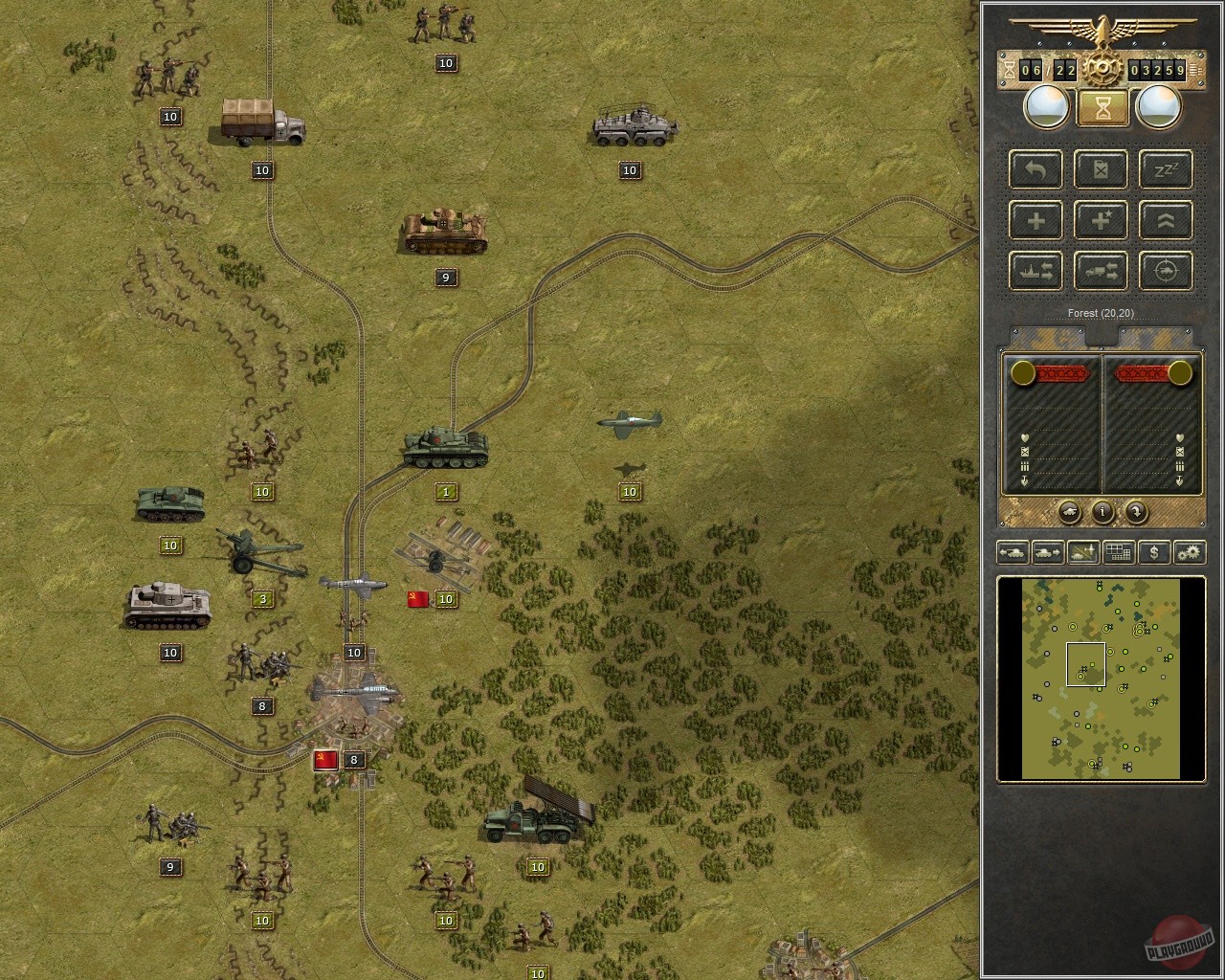Click the tank crosshair targeting icon
The image size is (1225, 980).
[1165, 271]
